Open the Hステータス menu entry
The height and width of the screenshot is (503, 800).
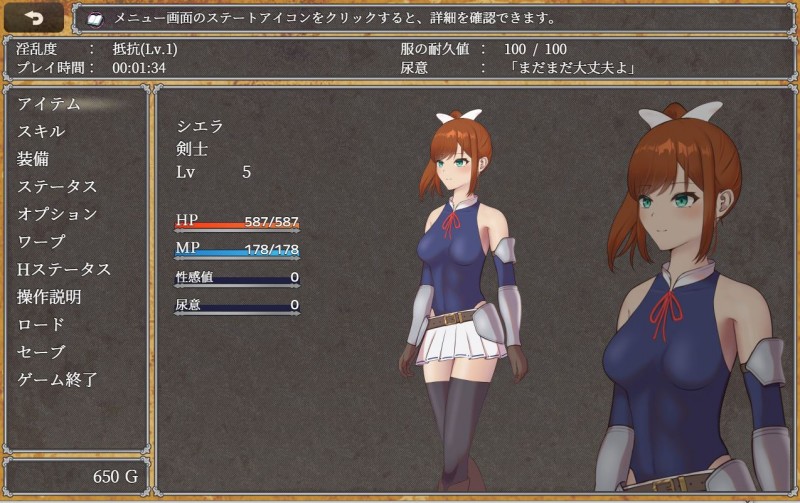[64, 269]
